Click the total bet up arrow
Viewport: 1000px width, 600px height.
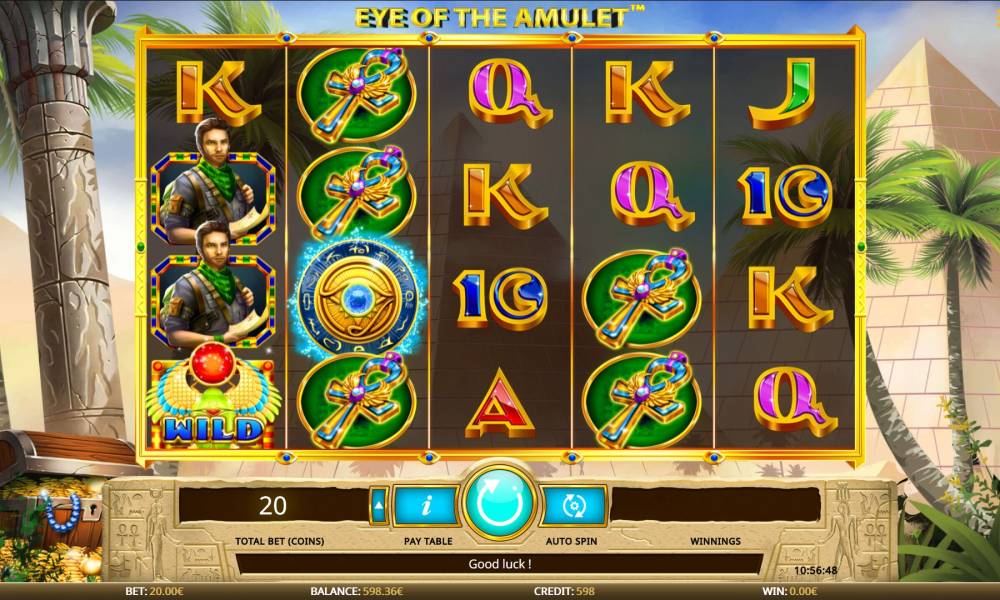point(379,506)
